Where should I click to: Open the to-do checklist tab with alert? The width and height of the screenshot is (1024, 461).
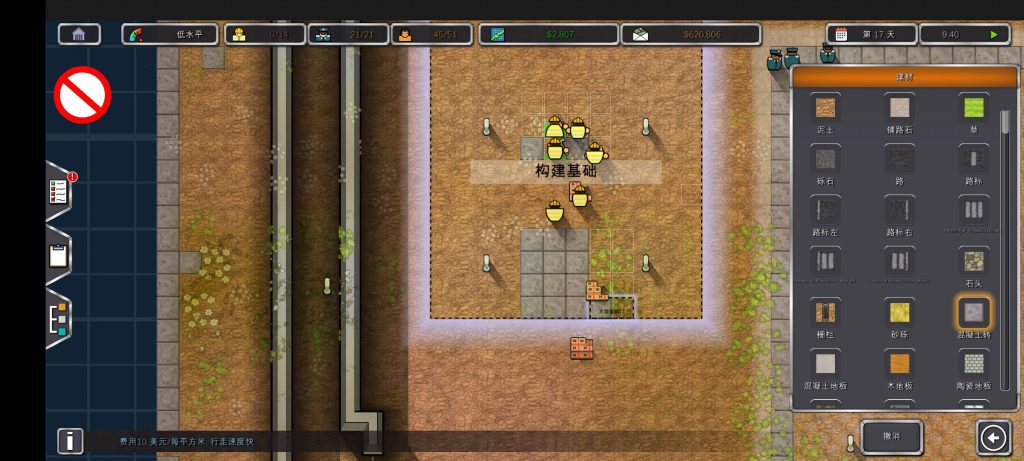pos(59,191)
